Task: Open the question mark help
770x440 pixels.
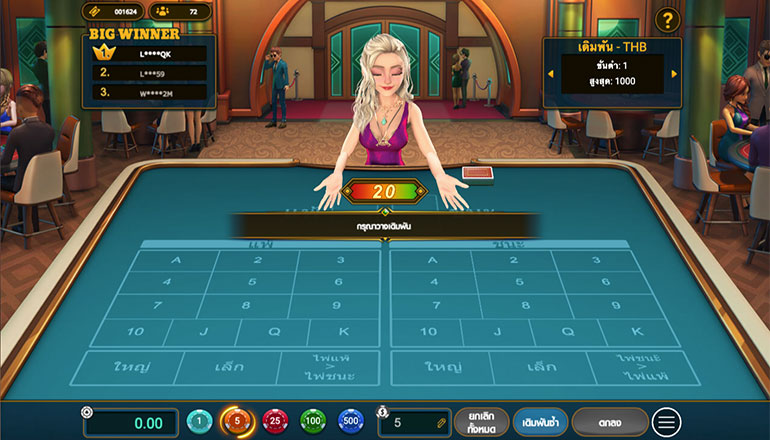Action: click(669, 19)
